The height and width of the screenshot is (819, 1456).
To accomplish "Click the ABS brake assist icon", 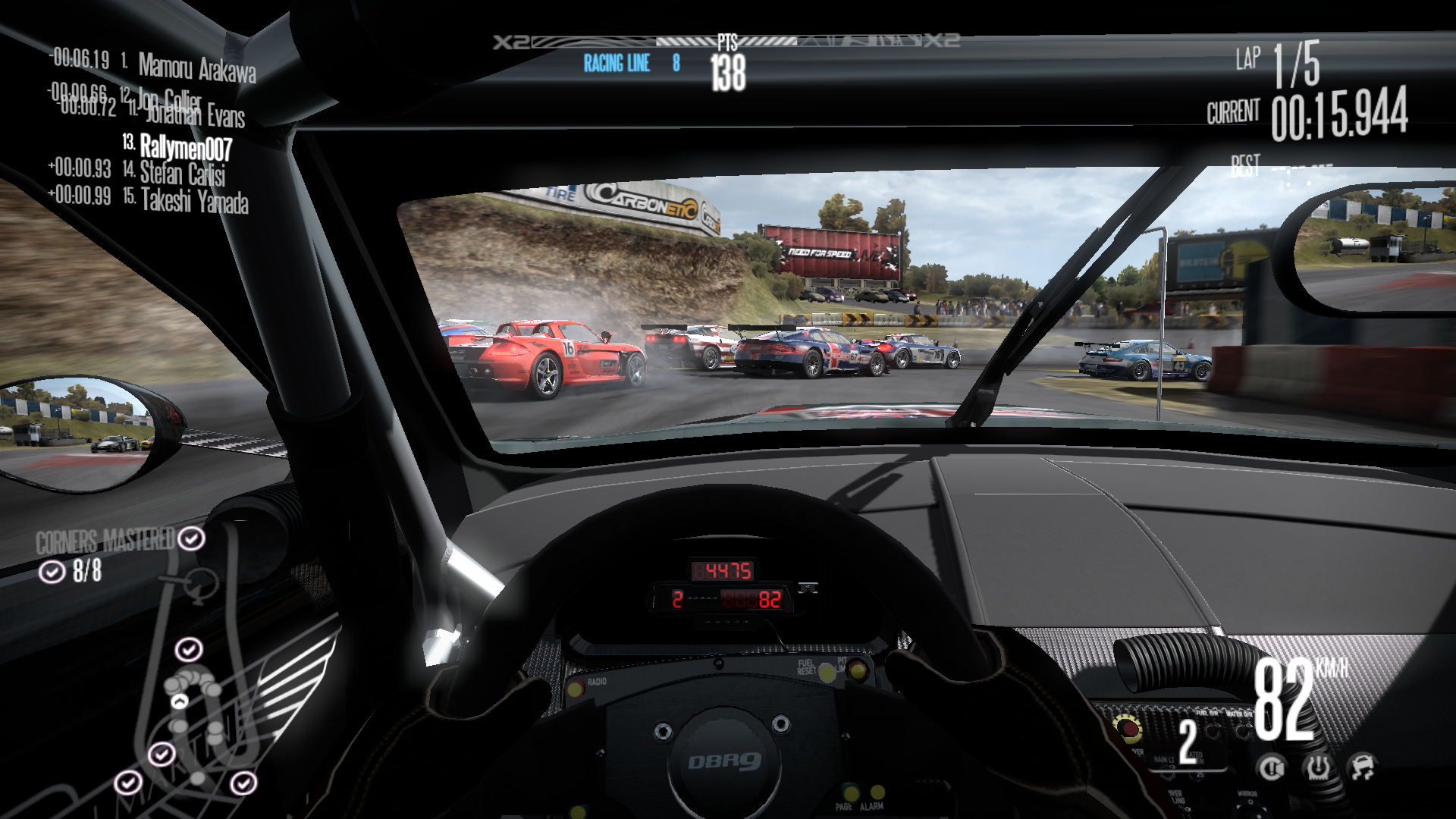I will [1272, 768].
